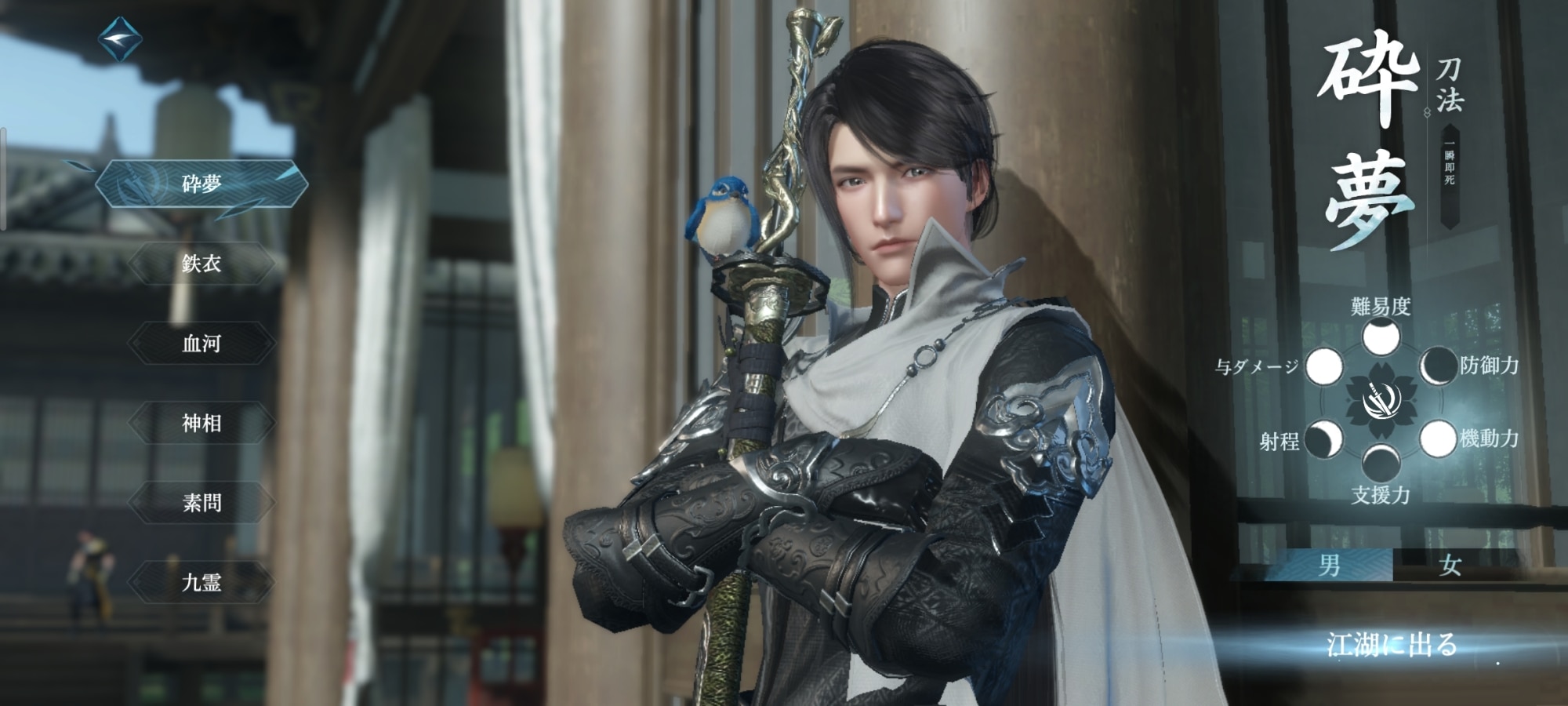Select the male 男 gender tab
The image size is (1568, 706).
pyautogui.click(x=1329, y=565)
